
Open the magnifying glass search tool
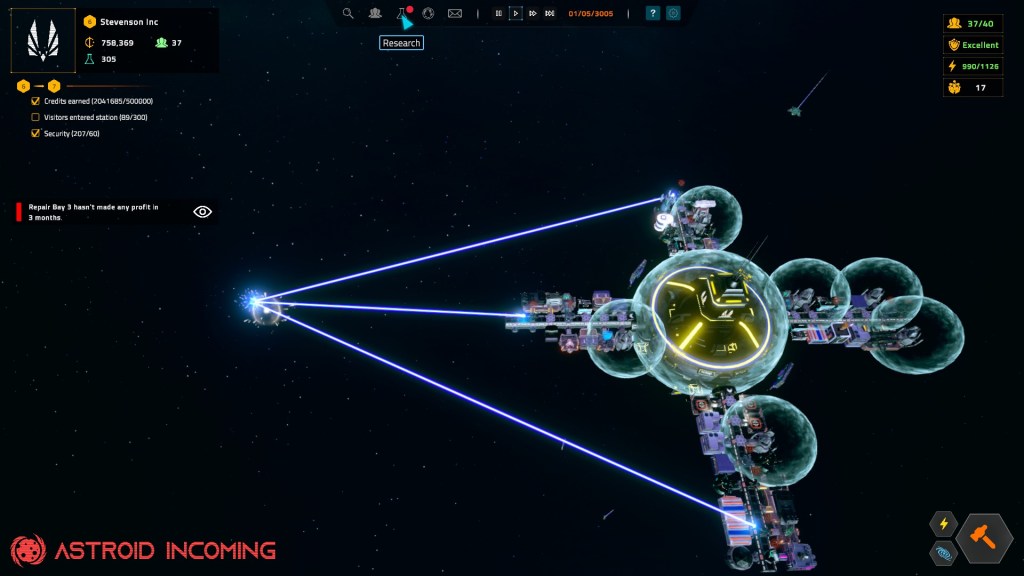[x=348, y=13]
